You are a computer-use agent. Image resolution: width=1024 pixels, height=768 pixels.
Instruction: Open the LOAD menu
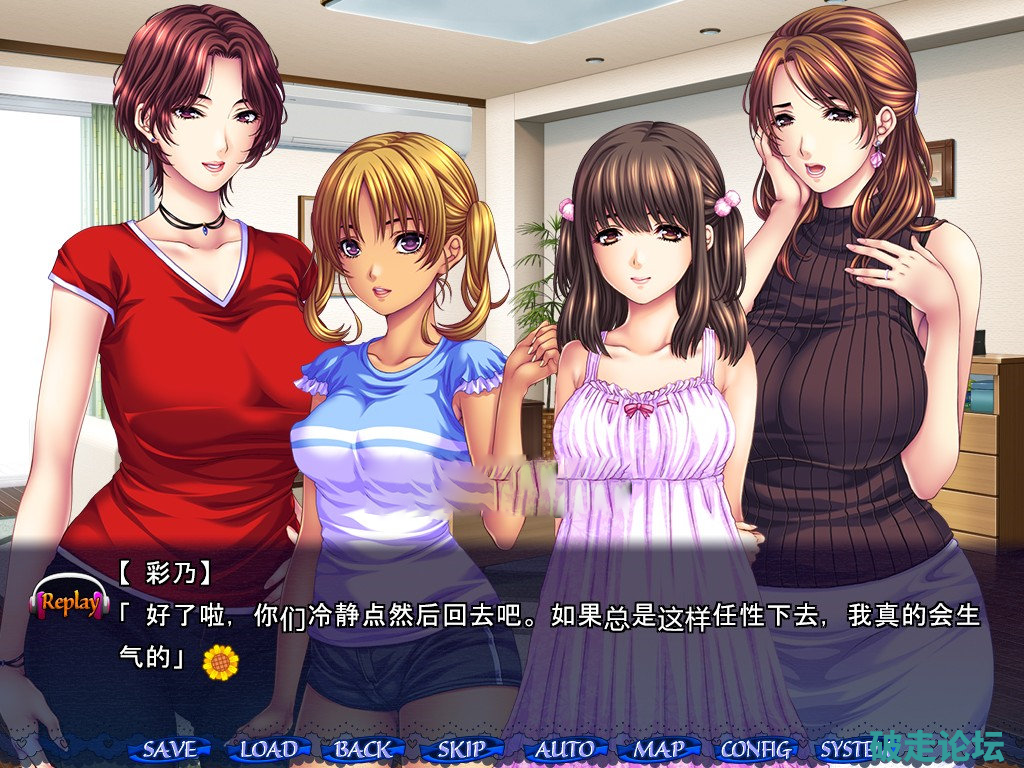tap(268, 748)
